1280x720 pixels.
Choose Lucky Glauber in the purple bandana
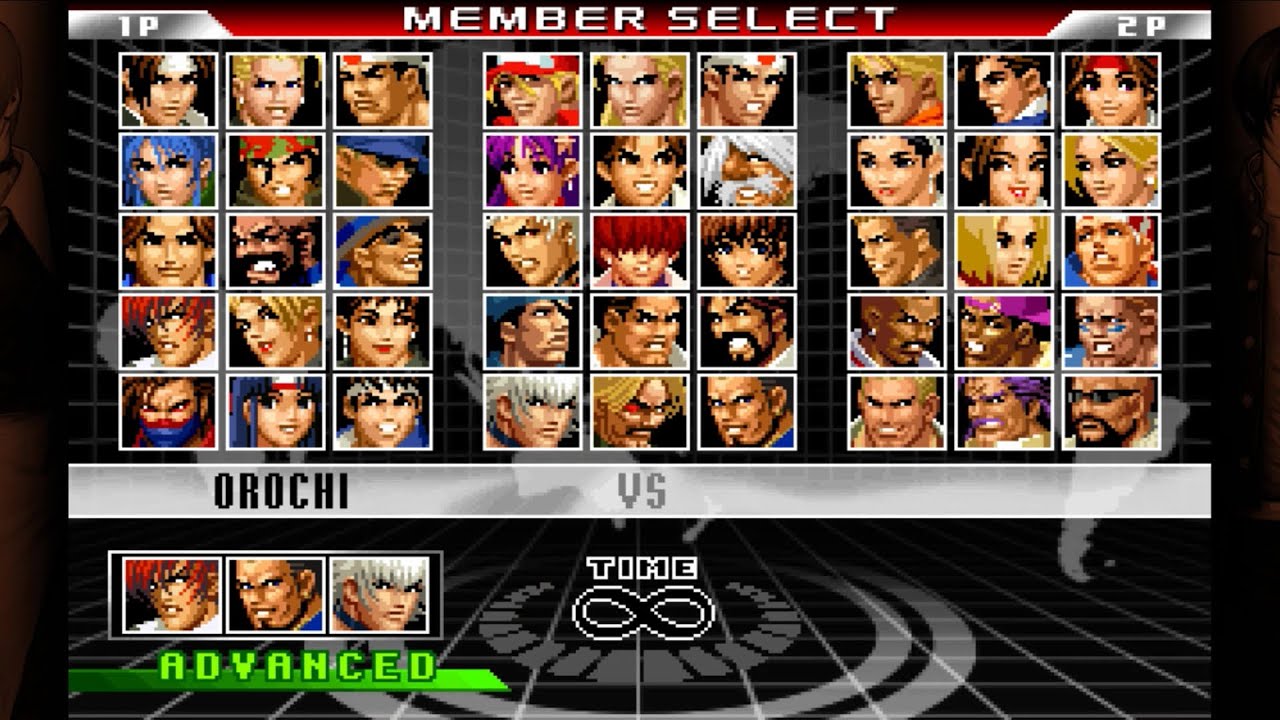1004,330
